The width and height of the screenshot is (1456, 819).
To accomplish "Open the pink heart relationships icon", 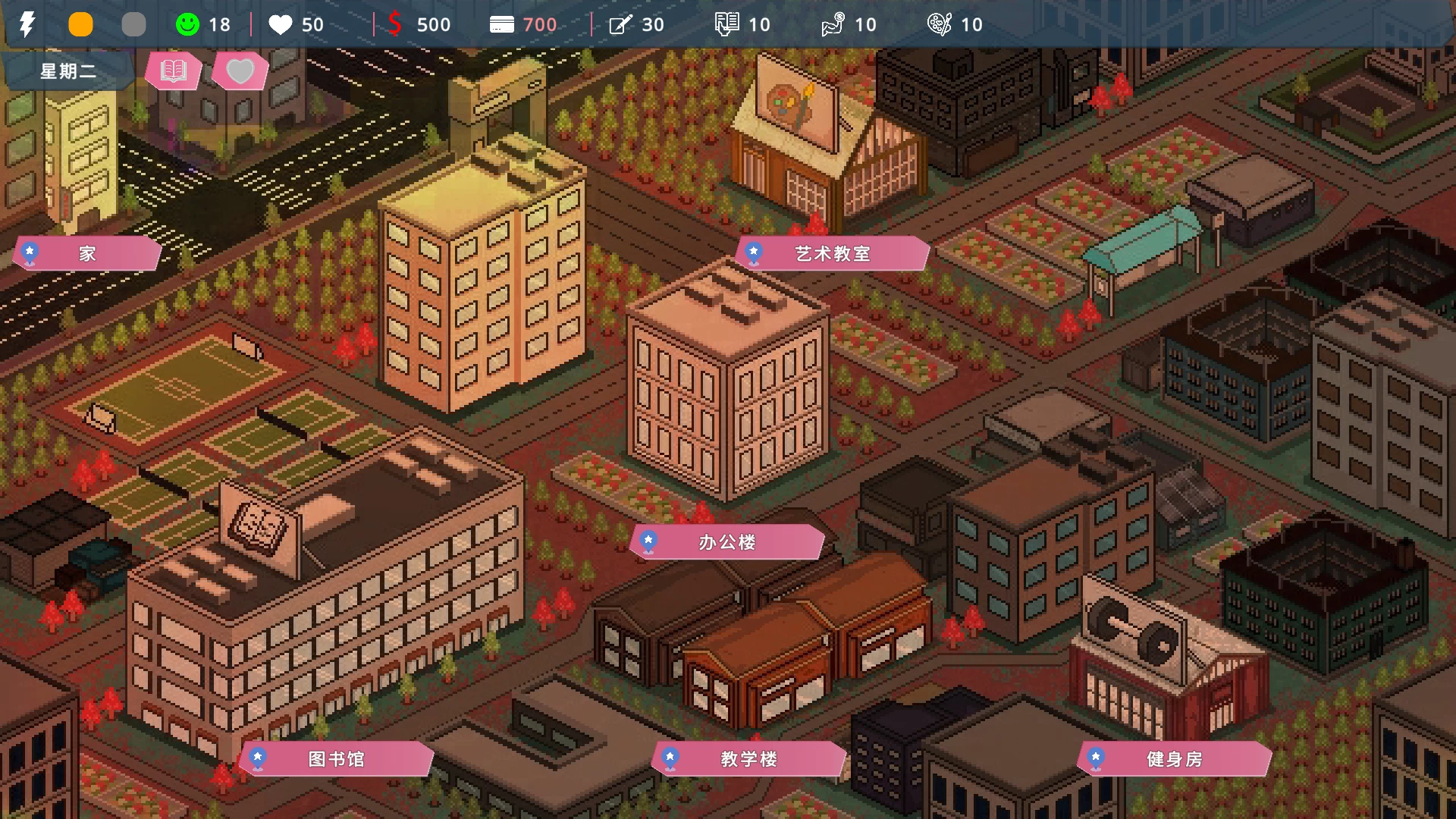I will (x=240, y=71).
